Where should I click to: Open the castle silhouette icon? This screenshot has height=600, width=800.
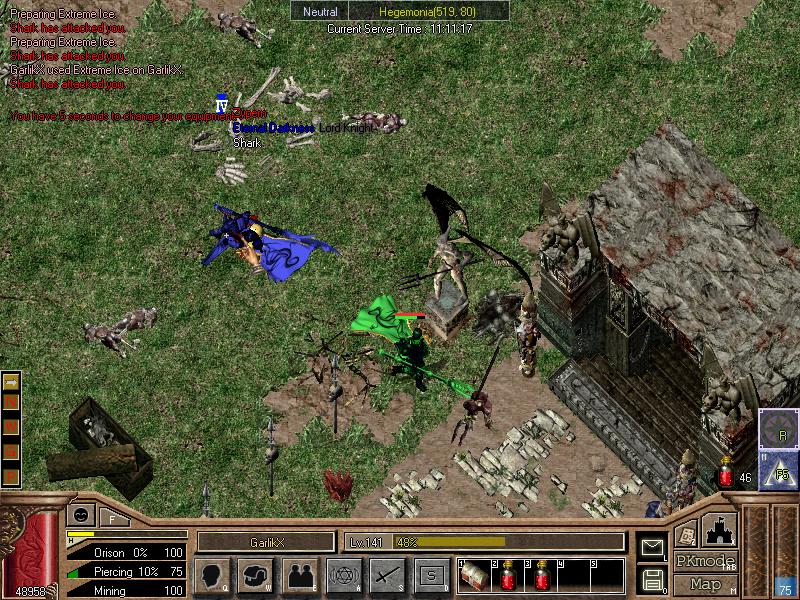[721, 529]
